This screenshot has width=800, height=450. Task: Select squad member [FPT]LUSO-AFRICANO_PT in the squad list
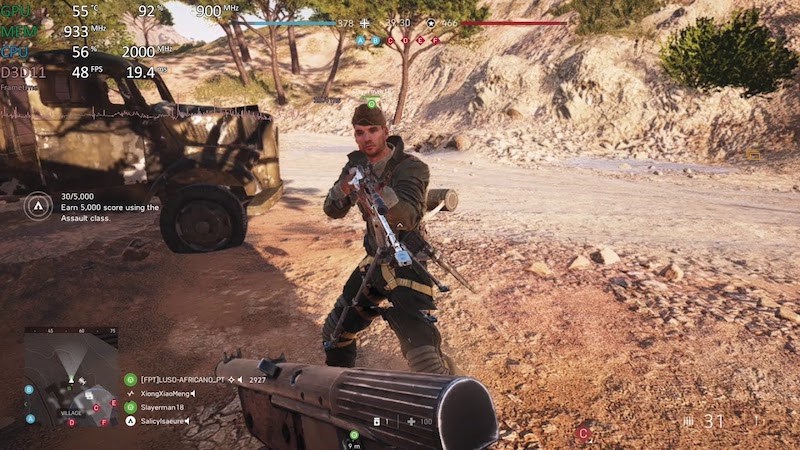point(181,380)
